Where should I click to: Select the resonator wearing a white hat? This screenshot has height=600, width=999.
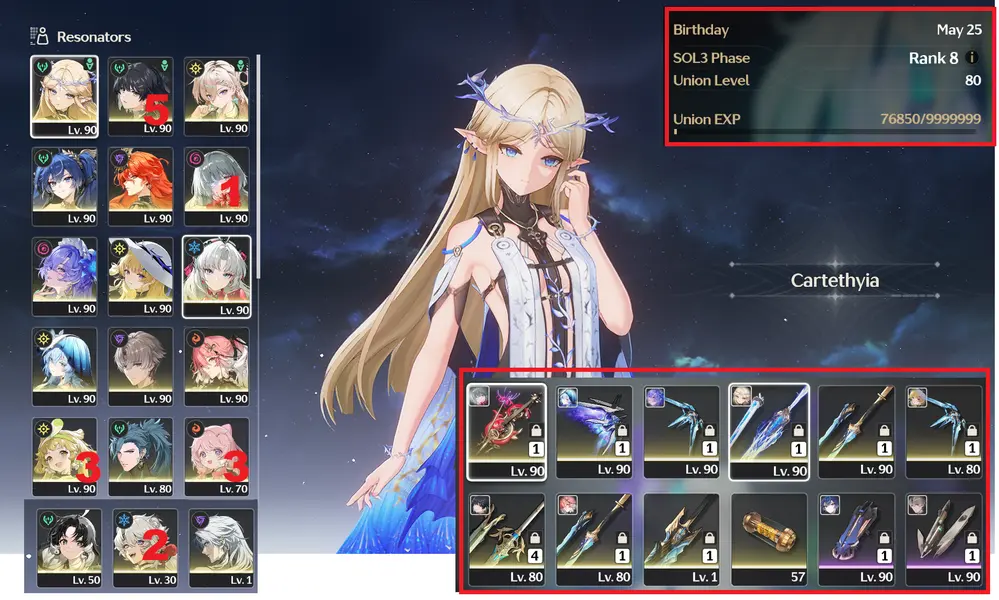pos(140,276)
